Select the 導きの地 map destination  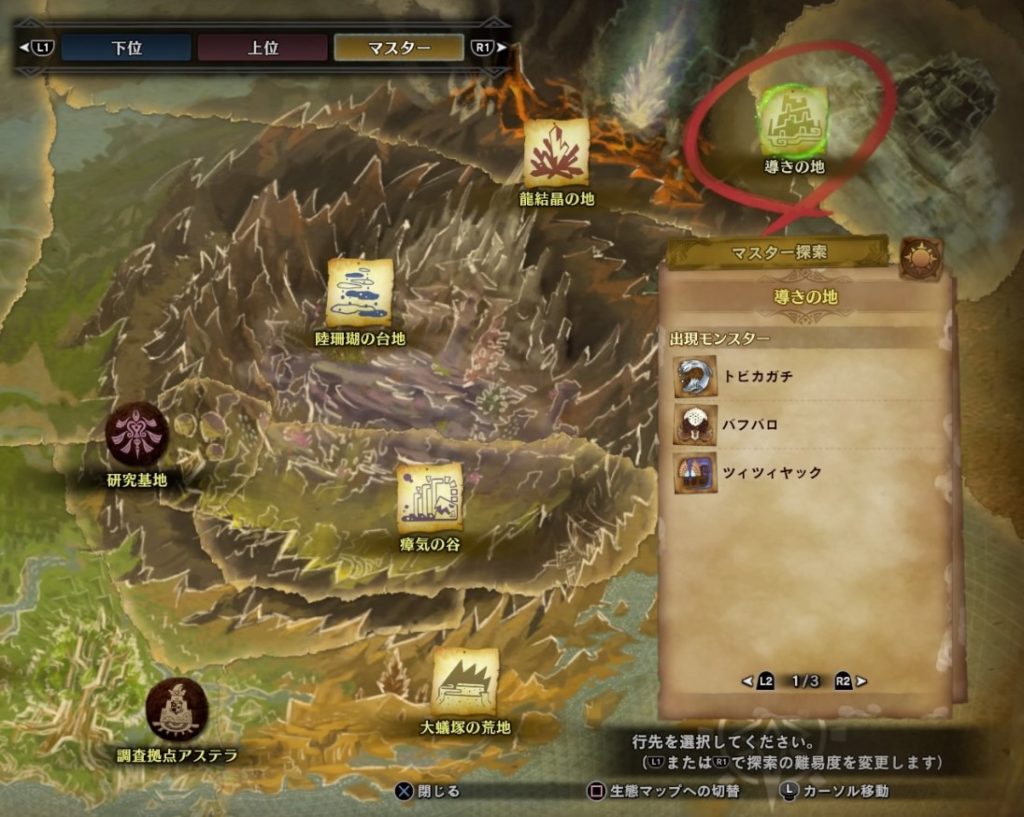pos(793,122)
